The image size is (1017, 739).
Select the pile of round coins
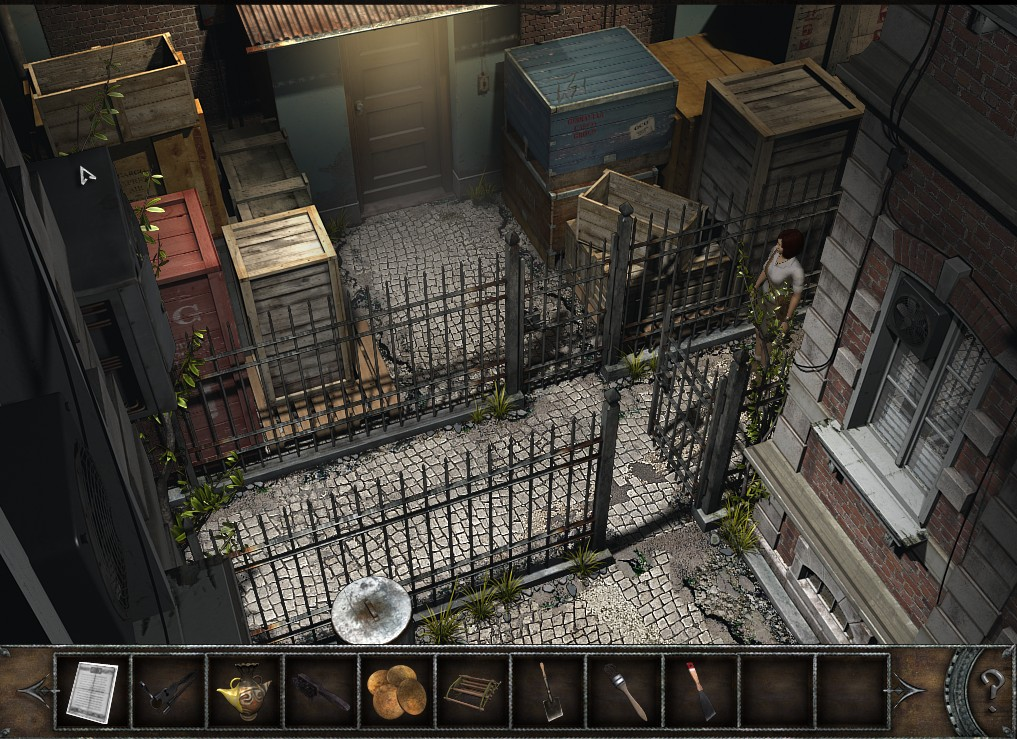coord(396,691)
